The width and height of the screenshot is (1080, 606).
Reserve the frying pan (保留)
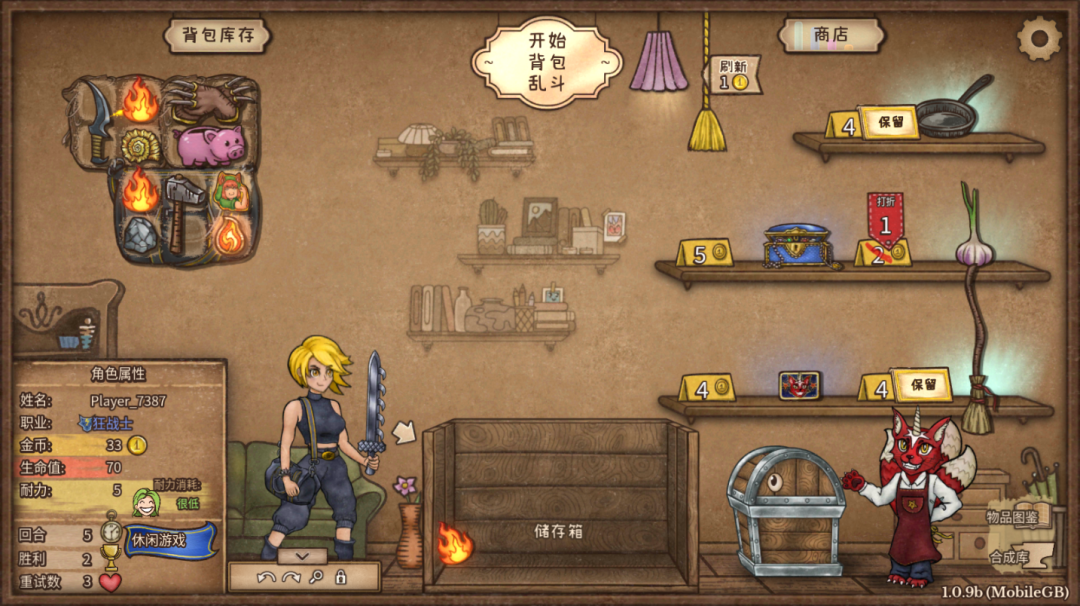(x=888, y=123)
